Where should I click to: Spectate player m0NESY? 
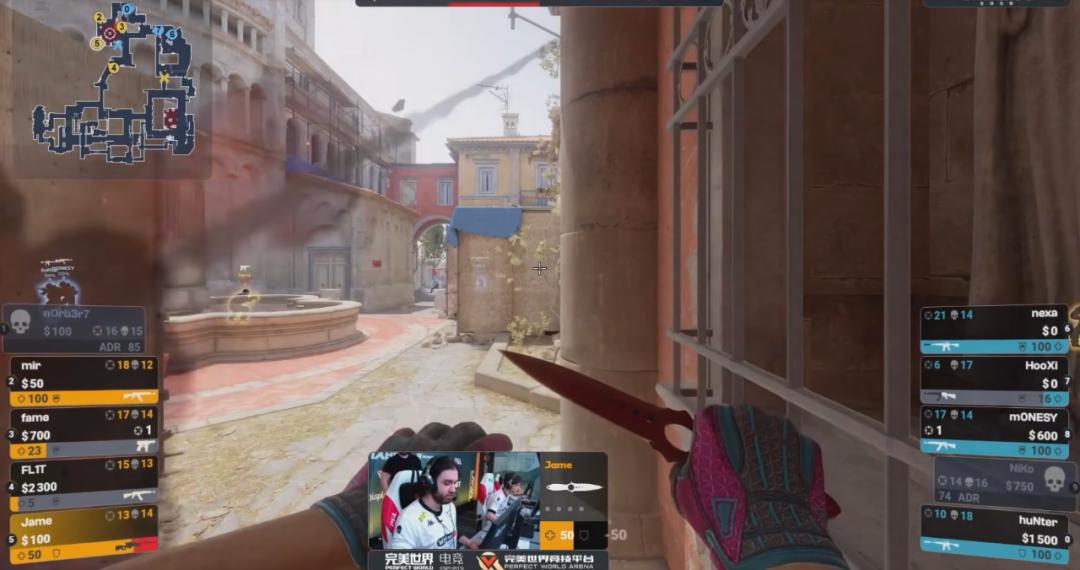pos(994,431)
